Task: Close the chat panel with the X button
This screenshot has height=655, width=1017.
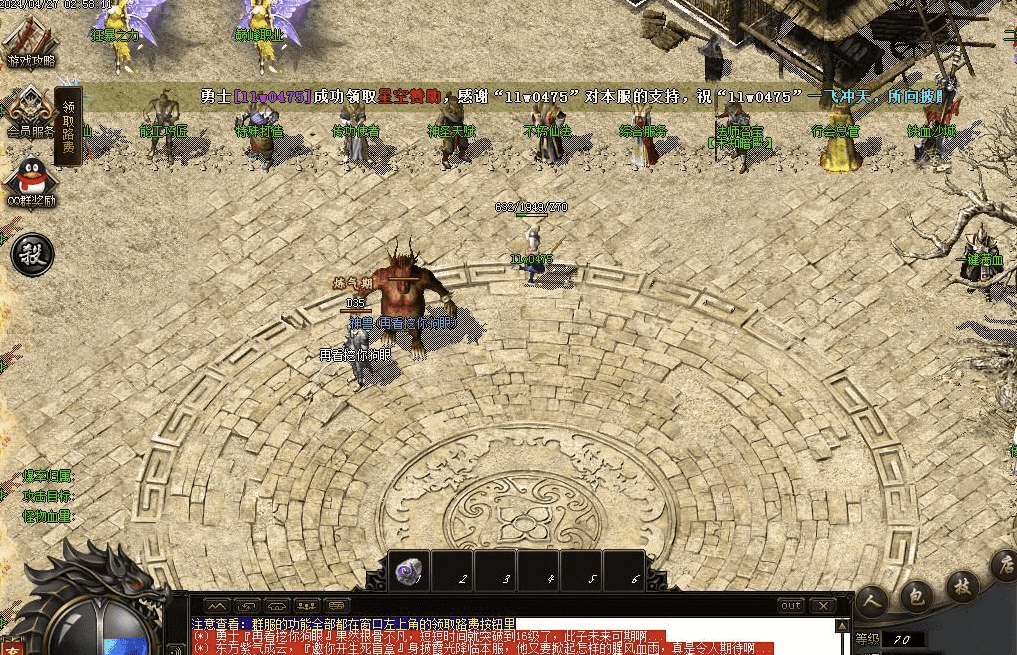Action: pos(822,606)
